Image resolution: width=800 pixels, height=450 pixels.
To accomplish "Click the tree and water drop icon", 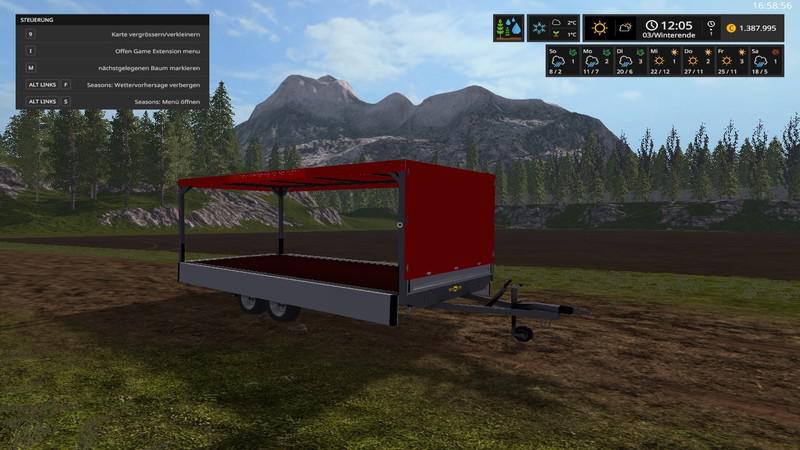I will pos(508,28).
